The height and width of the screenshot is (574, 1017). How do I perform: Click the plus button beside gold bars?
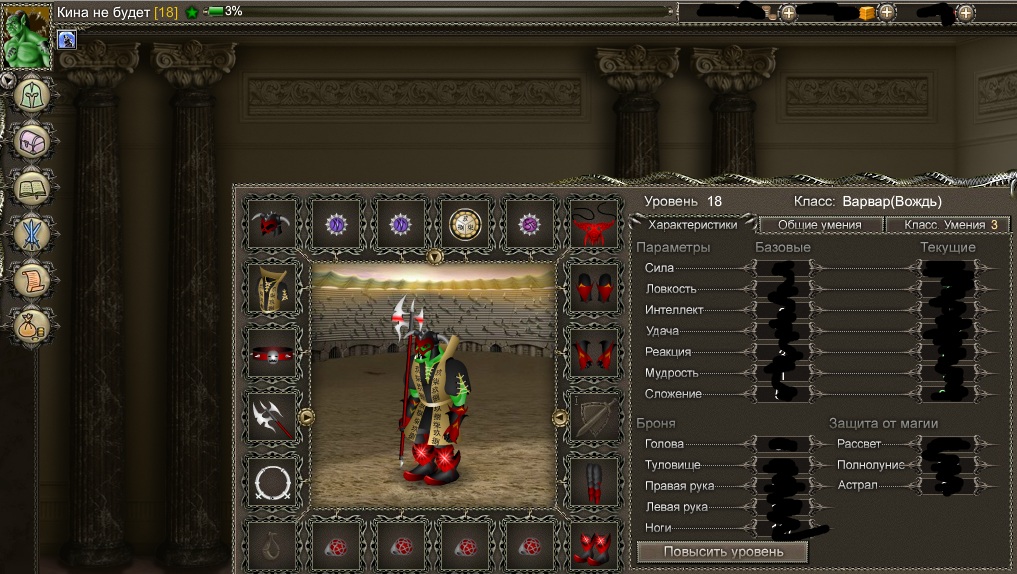(x=886, y=13)
